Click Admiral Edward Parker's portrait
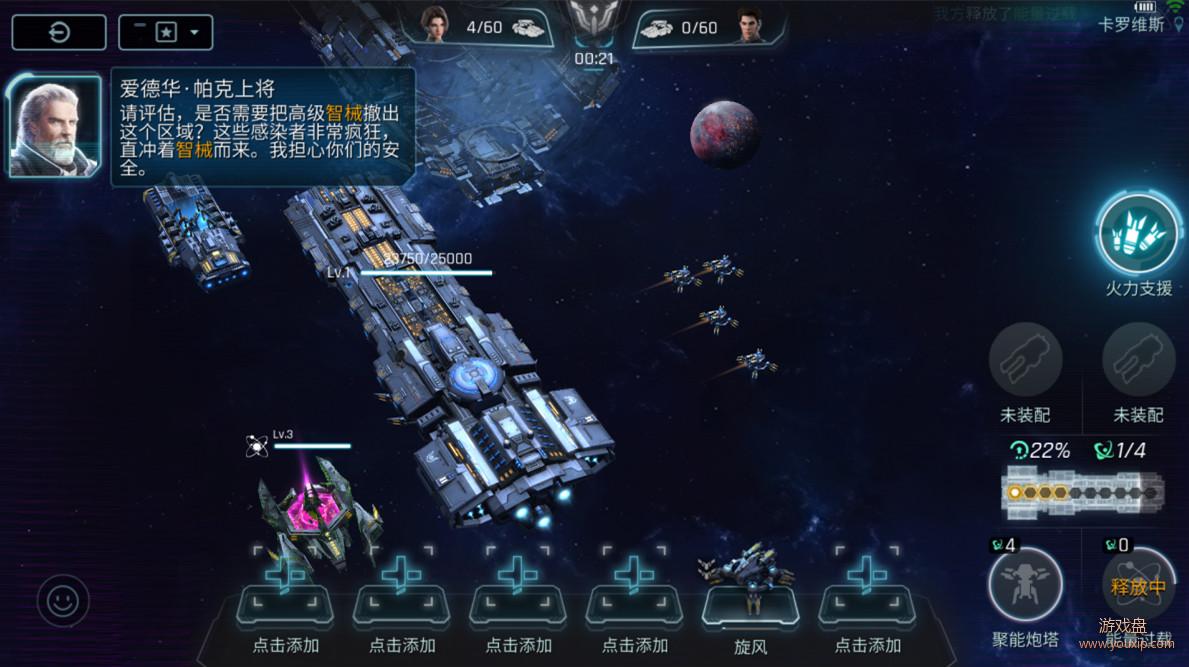The height and width of the screenshot is (667, 1189). [55, 127]
